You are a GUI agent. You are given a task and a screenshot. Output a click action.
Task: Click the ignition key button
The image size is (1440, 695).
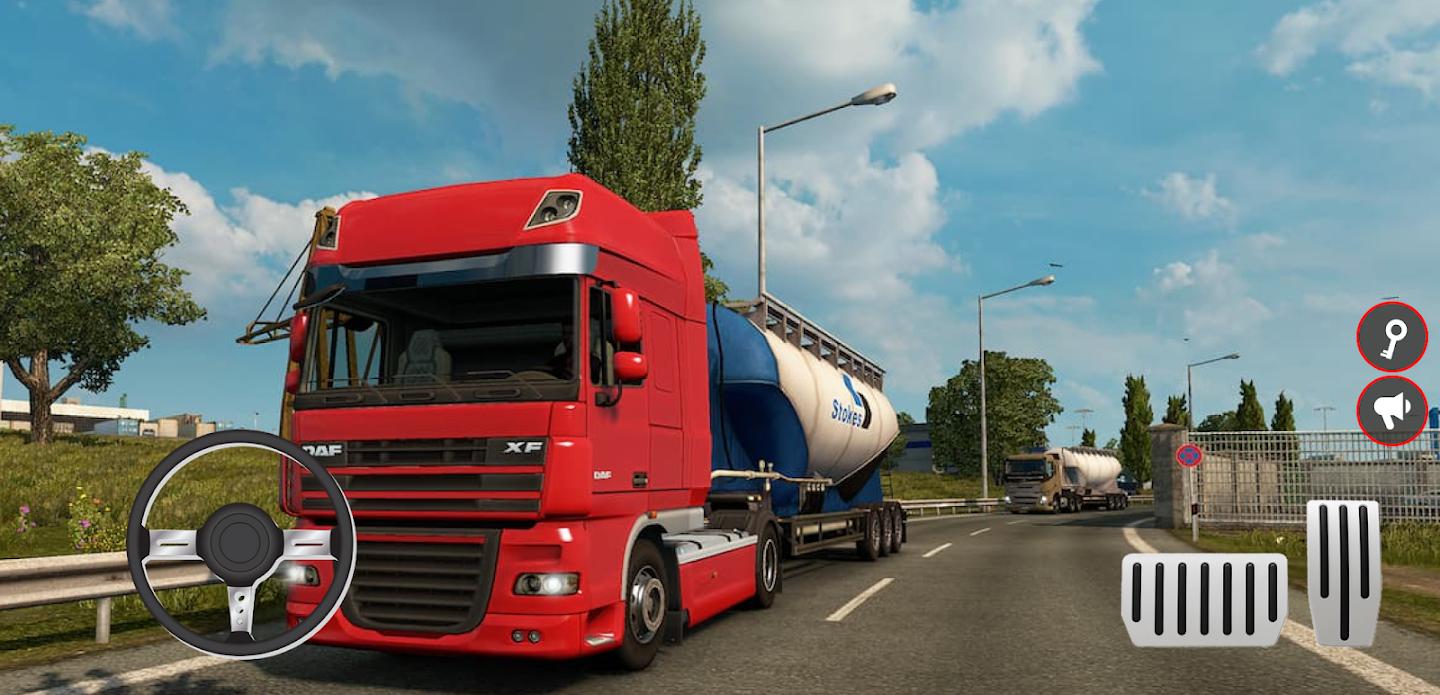1391,337
